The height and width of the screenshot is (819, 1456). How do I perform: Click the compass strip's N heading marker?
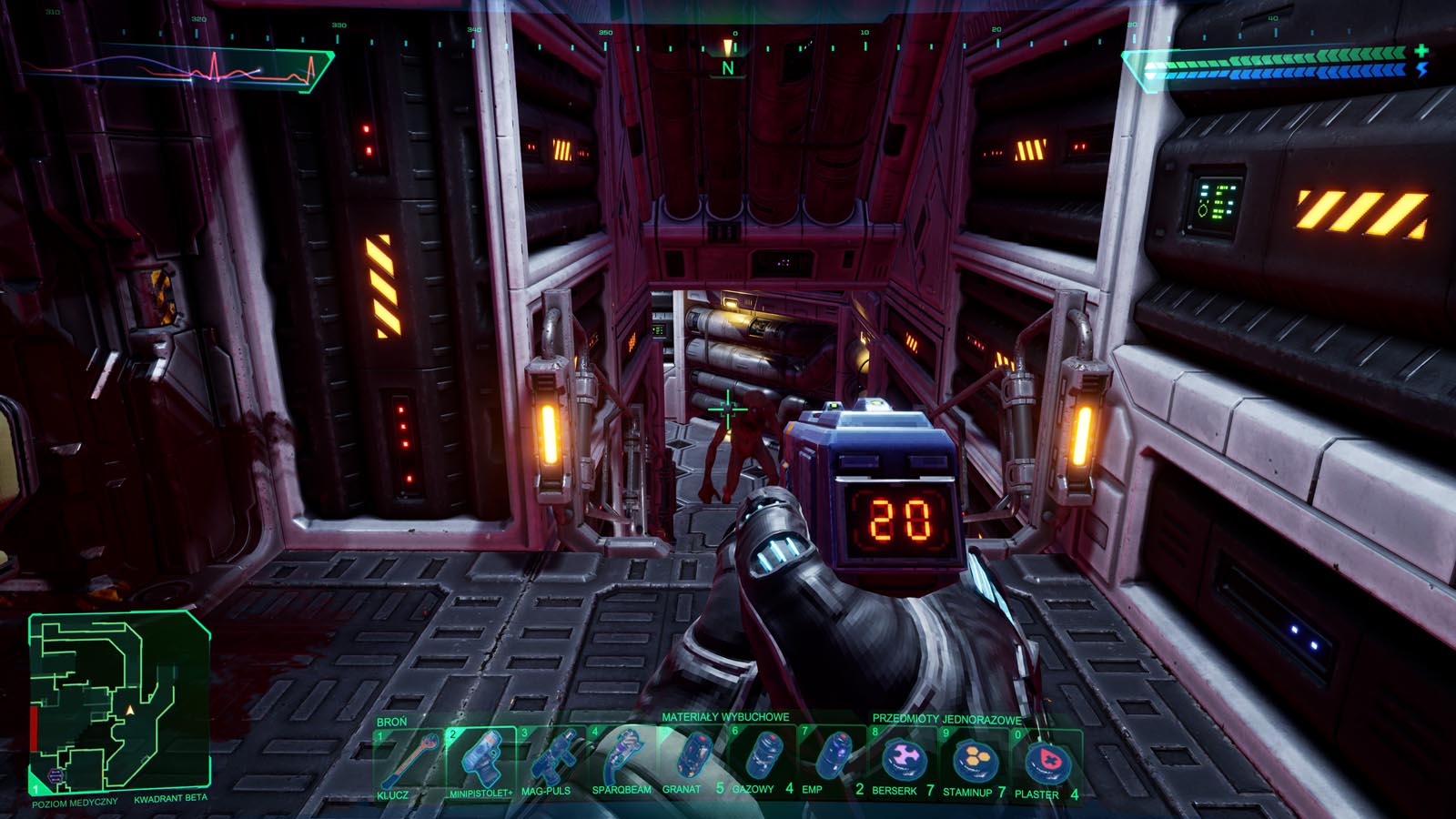coord(728,67)
